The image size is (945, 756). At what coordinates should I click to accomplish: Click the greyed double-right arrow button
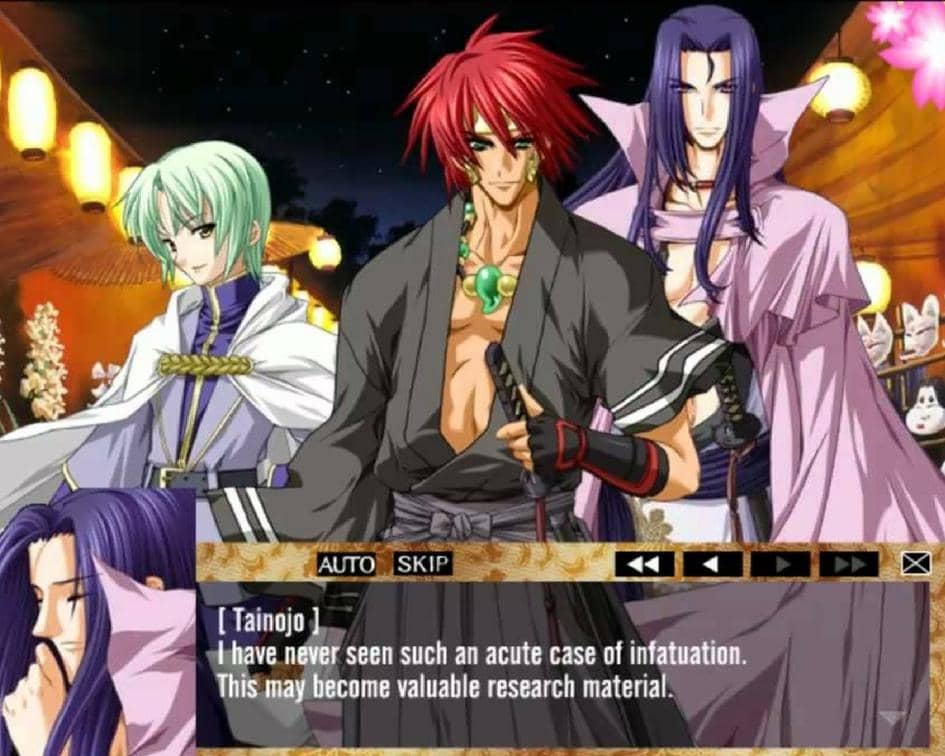point(849,564)
